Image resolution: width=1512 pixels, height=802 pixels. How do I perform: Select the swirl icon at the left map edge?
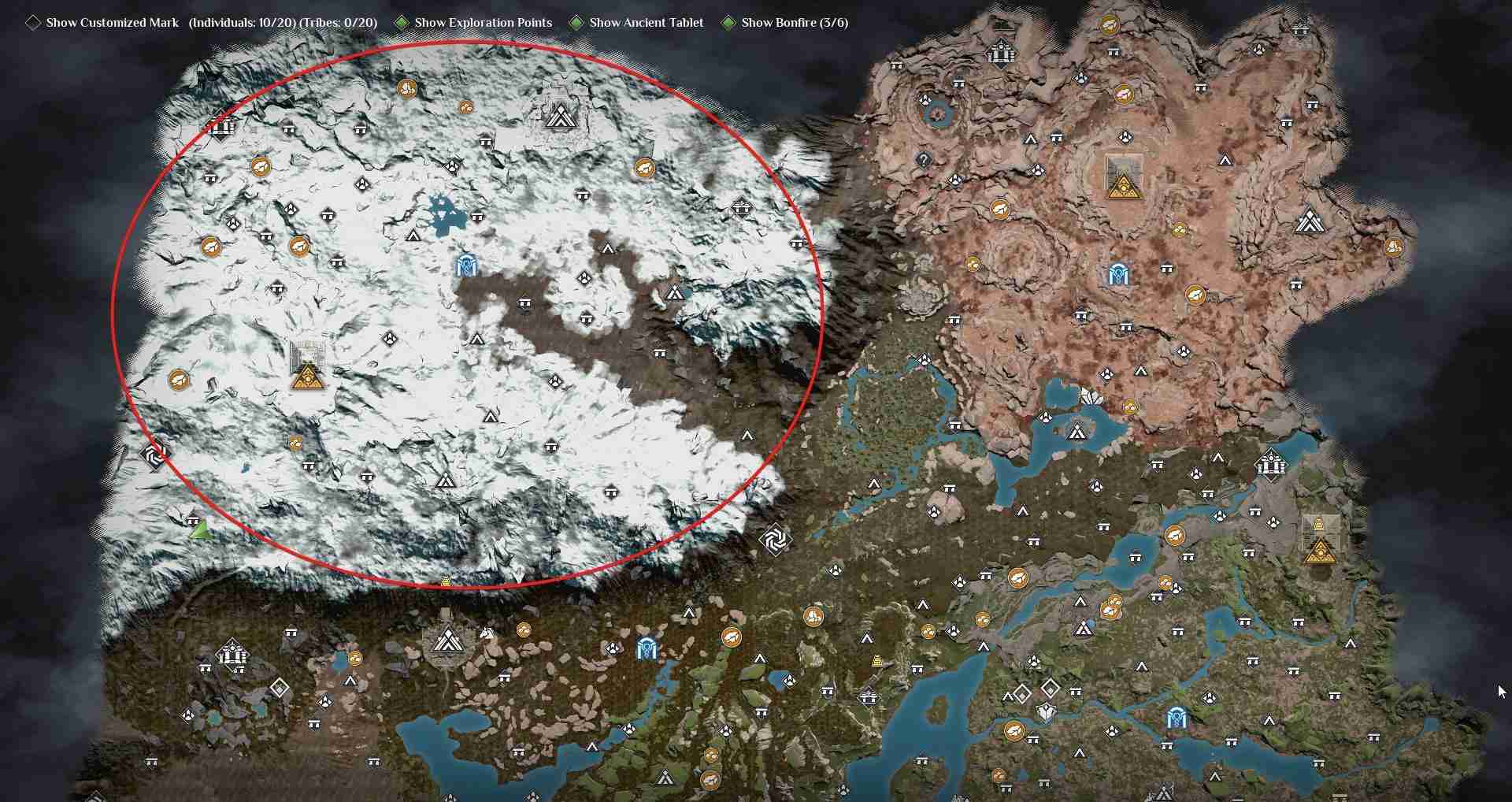154,455
